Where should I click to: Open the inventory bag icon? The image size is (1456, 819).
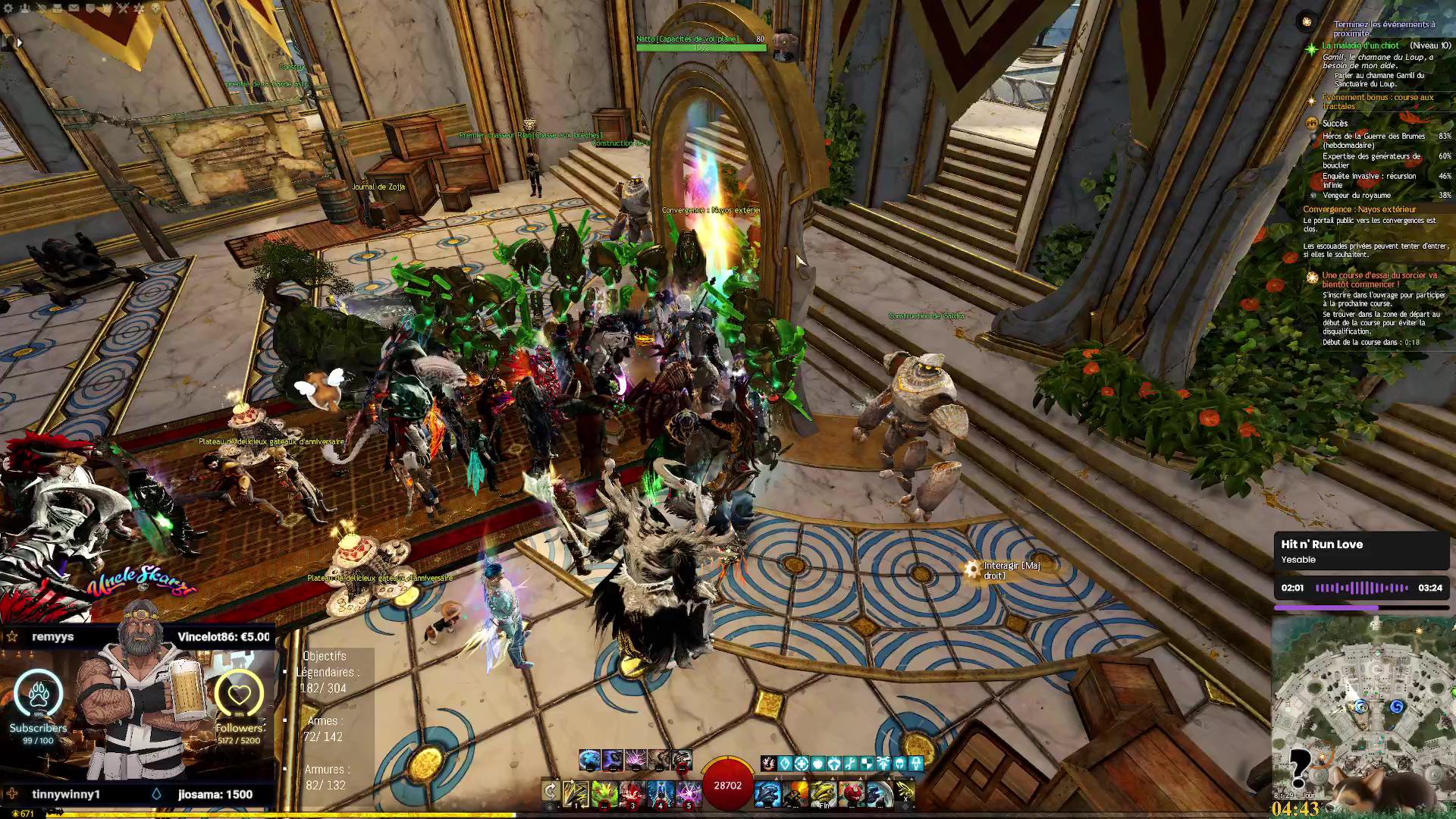click(x=57, y=8)
